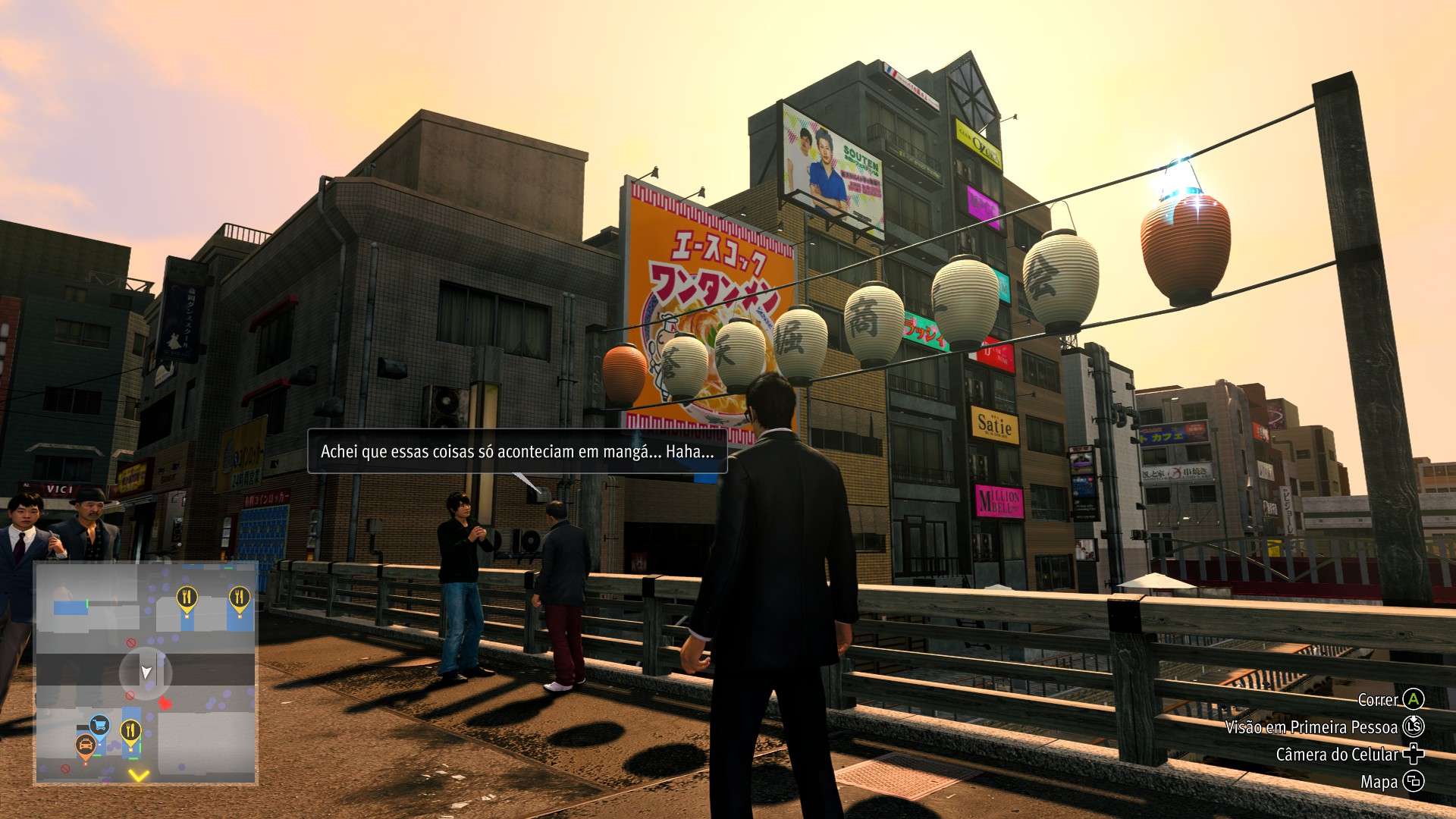Click the yellow chevron destination marker

click(138, 775)
